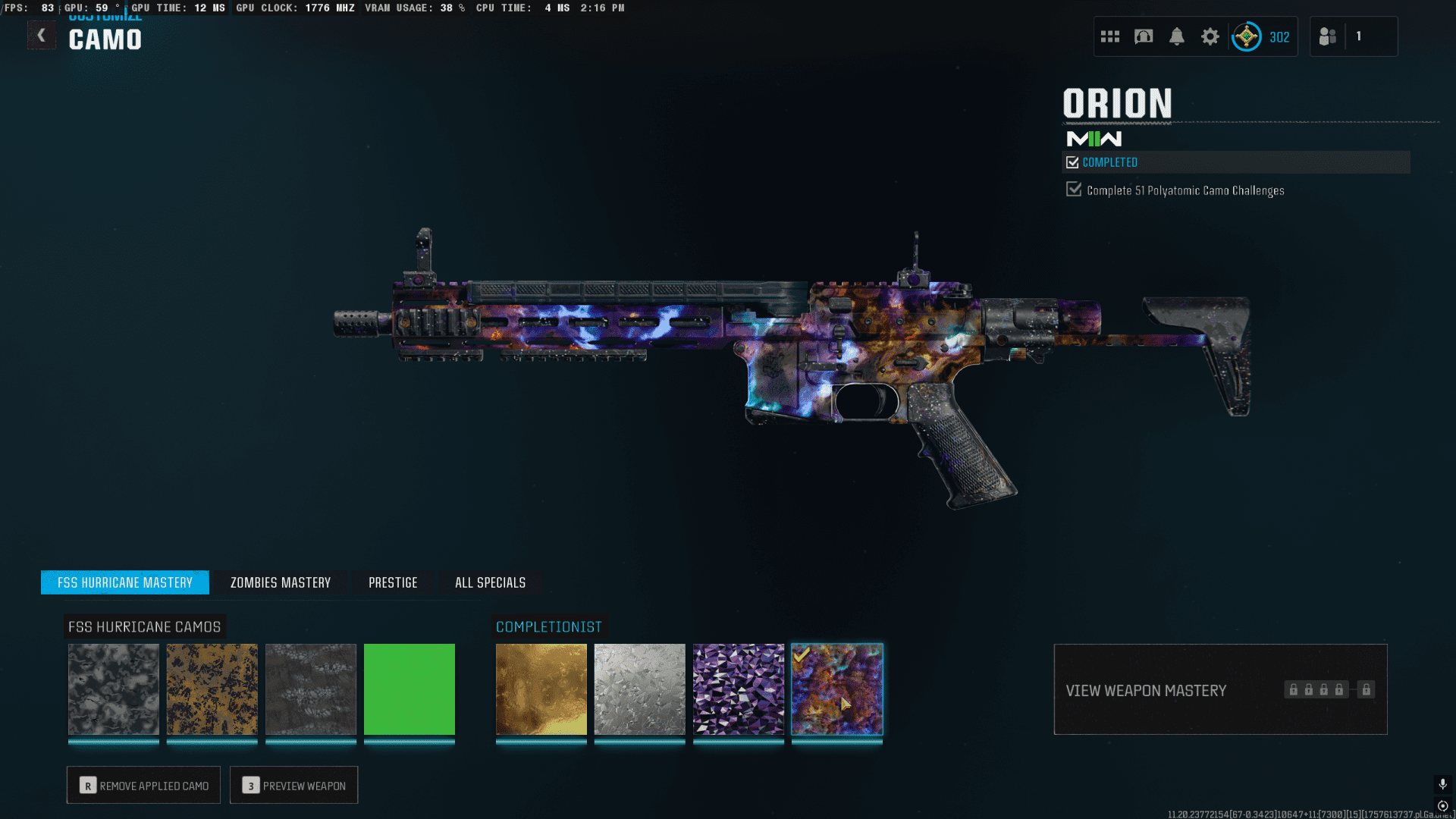Click the Orion galaxy camo tile
The width and height of the screenshot is (1456, 819).
837,689
